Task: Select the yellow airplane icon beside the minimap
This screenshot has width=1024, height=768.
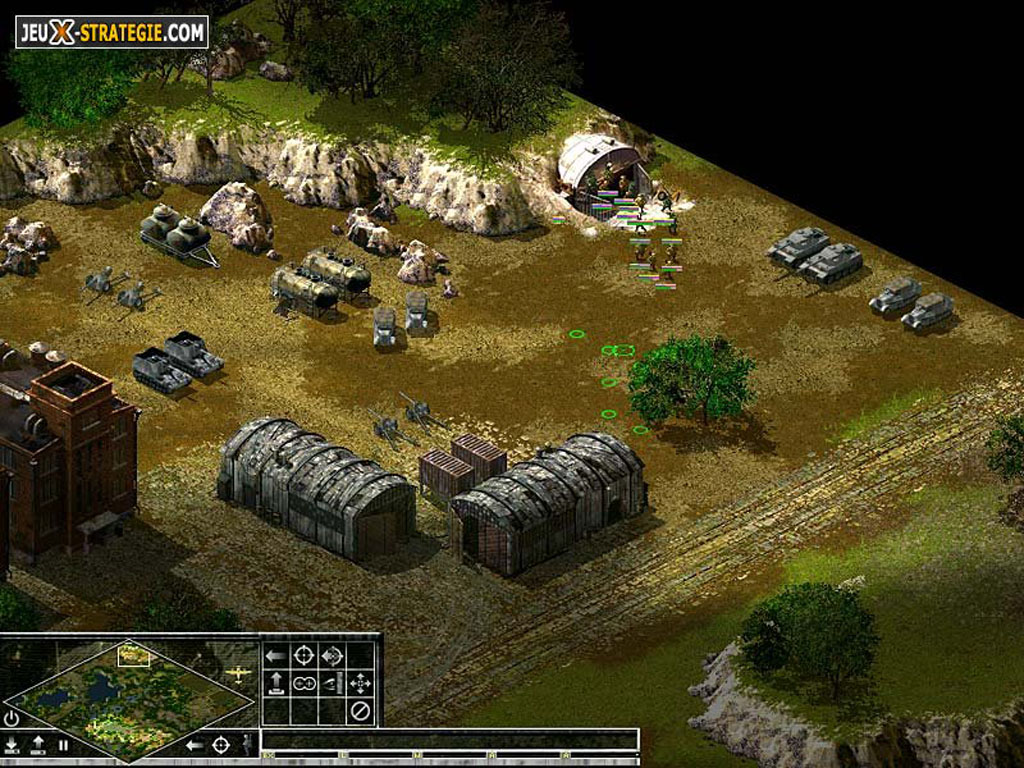Action: click(x=238, y=674)
